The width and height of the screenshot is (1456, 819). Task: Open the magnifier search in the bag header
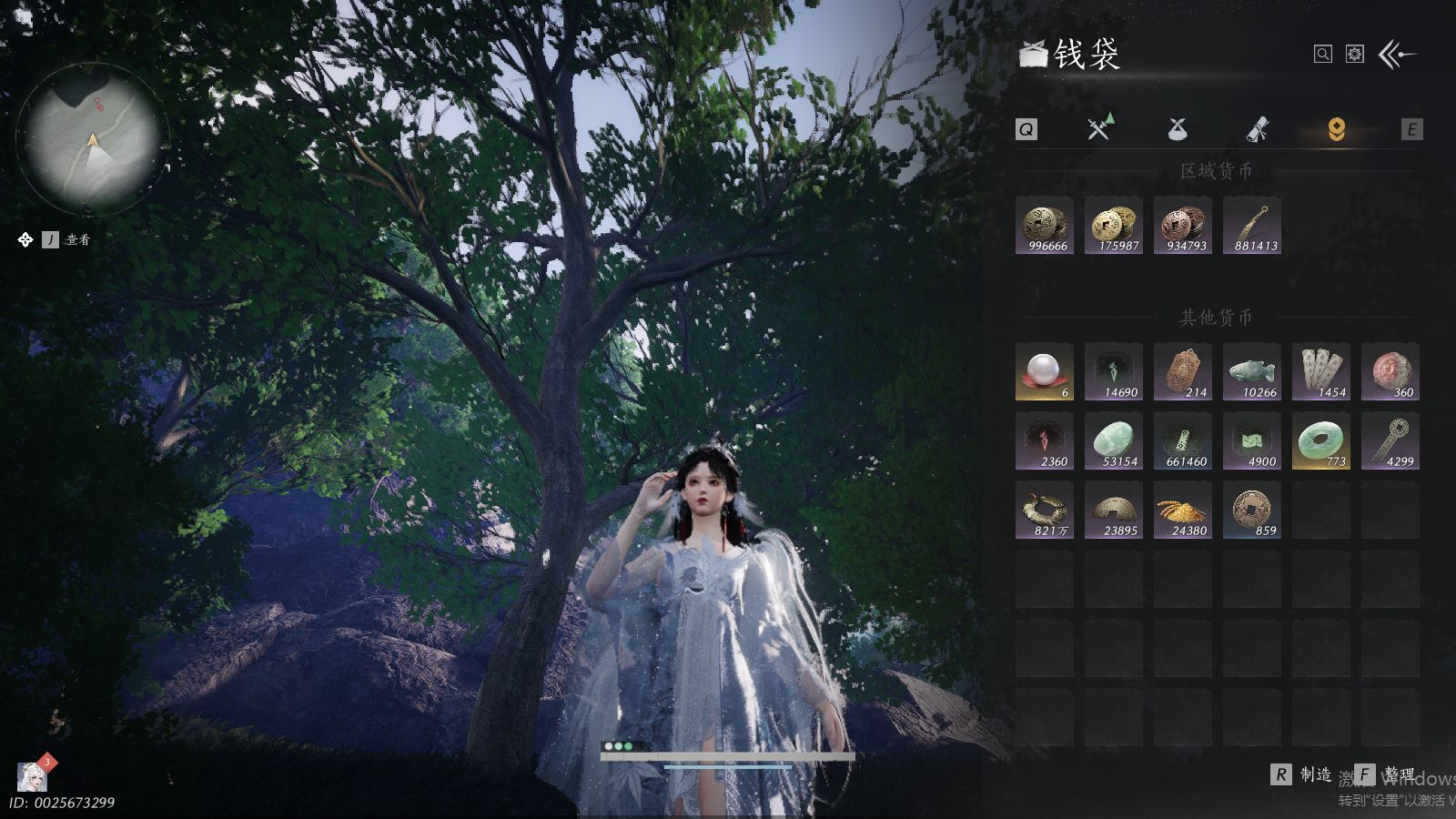[x=1323, y=55]
